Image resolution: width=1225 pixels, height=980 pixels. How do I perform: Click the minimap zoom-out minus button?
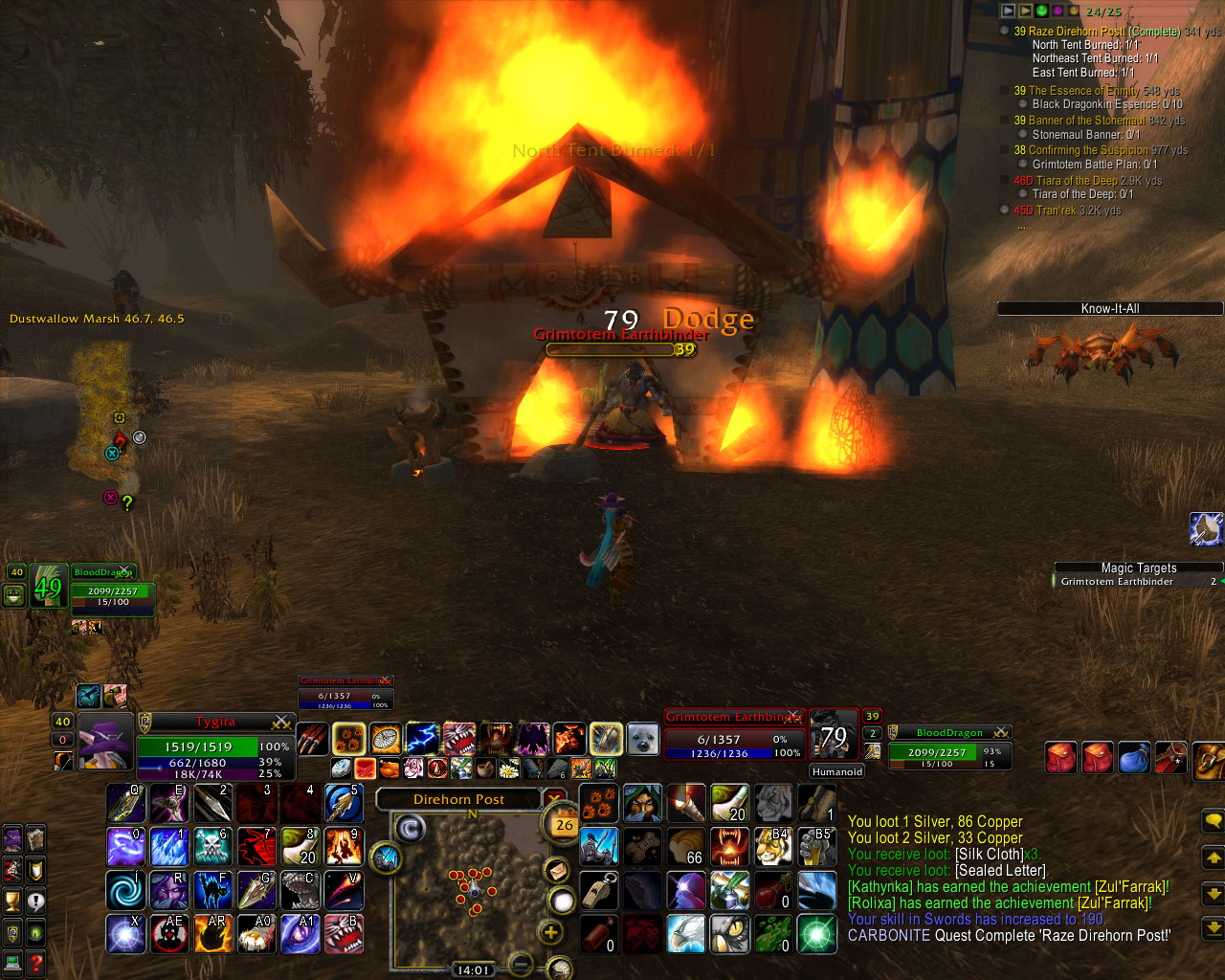point(521,963)
